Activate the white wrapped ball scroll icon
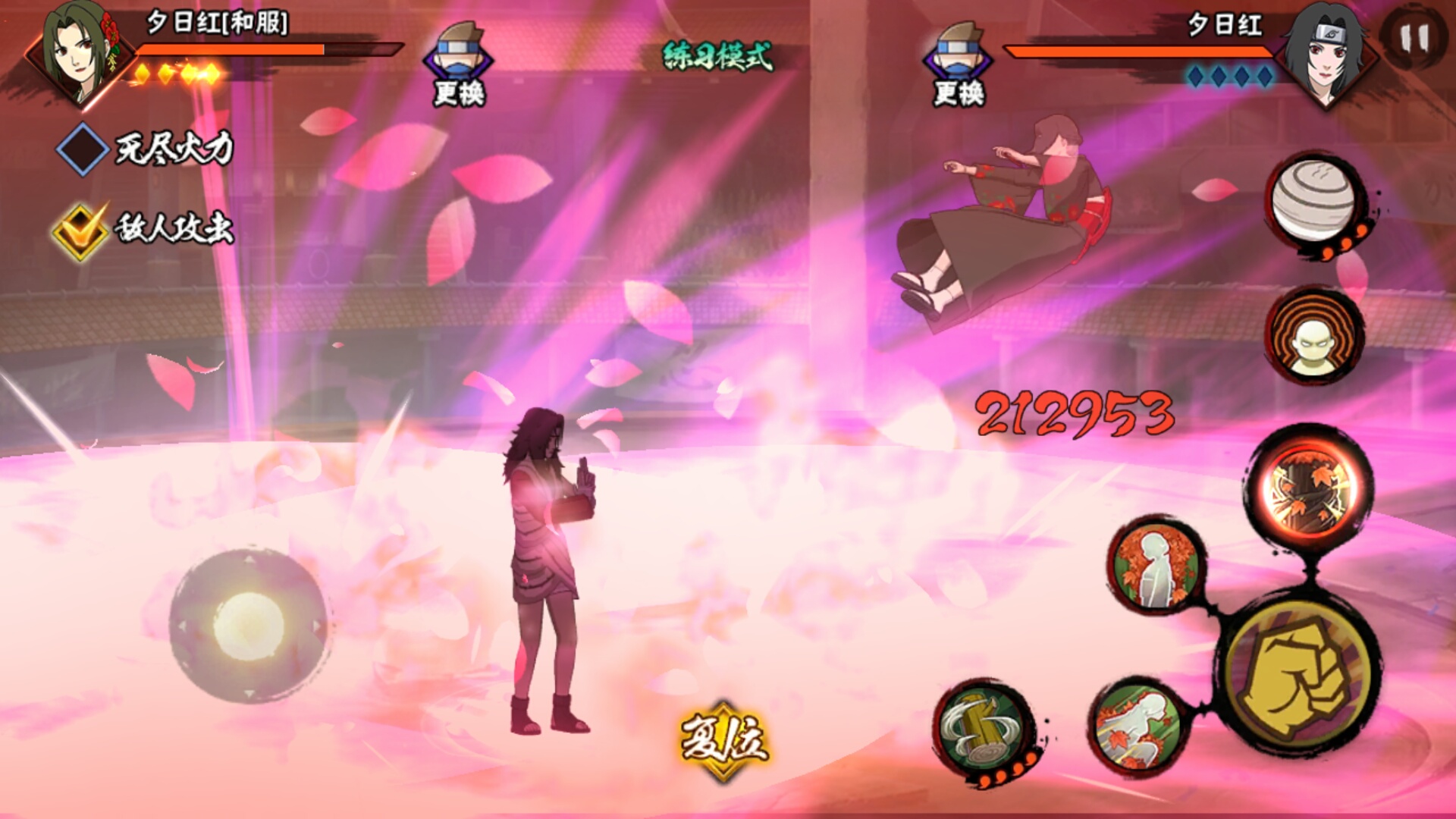 [x=1315, y=199]
